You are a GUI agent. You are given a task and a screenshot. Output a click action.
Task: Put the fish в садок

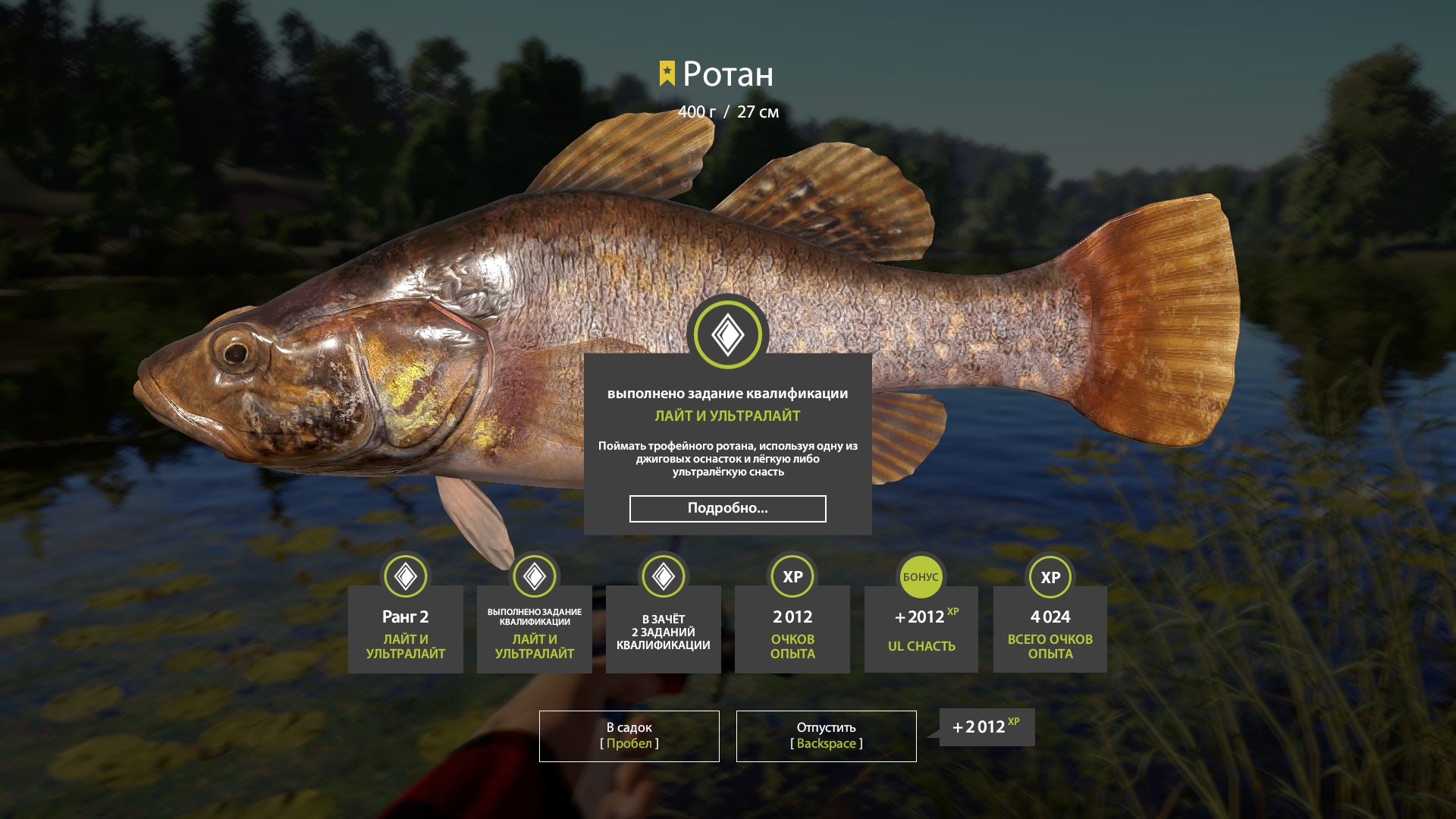coord(629,736)
